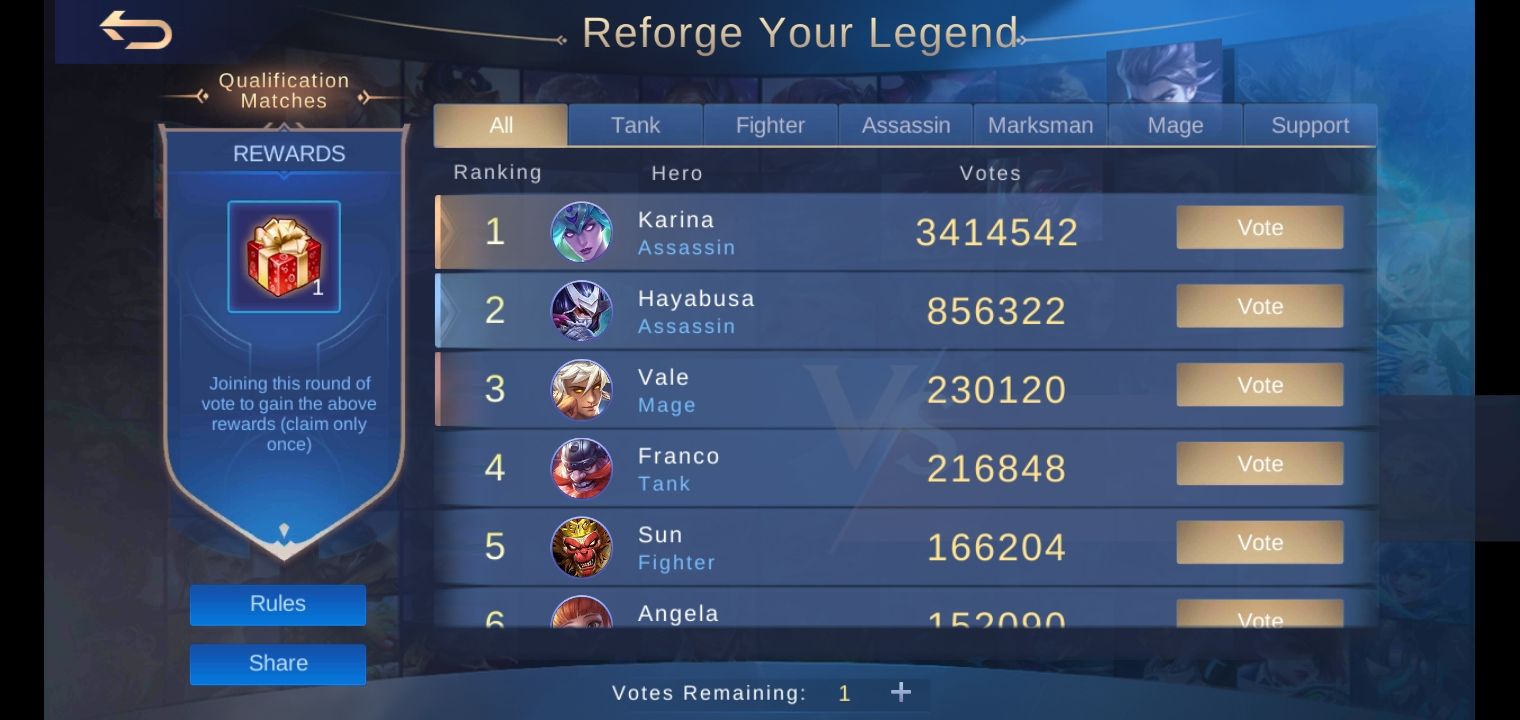Vote for Franco
This screenshot has width=1520, height=720.
tap(1259, 463)
